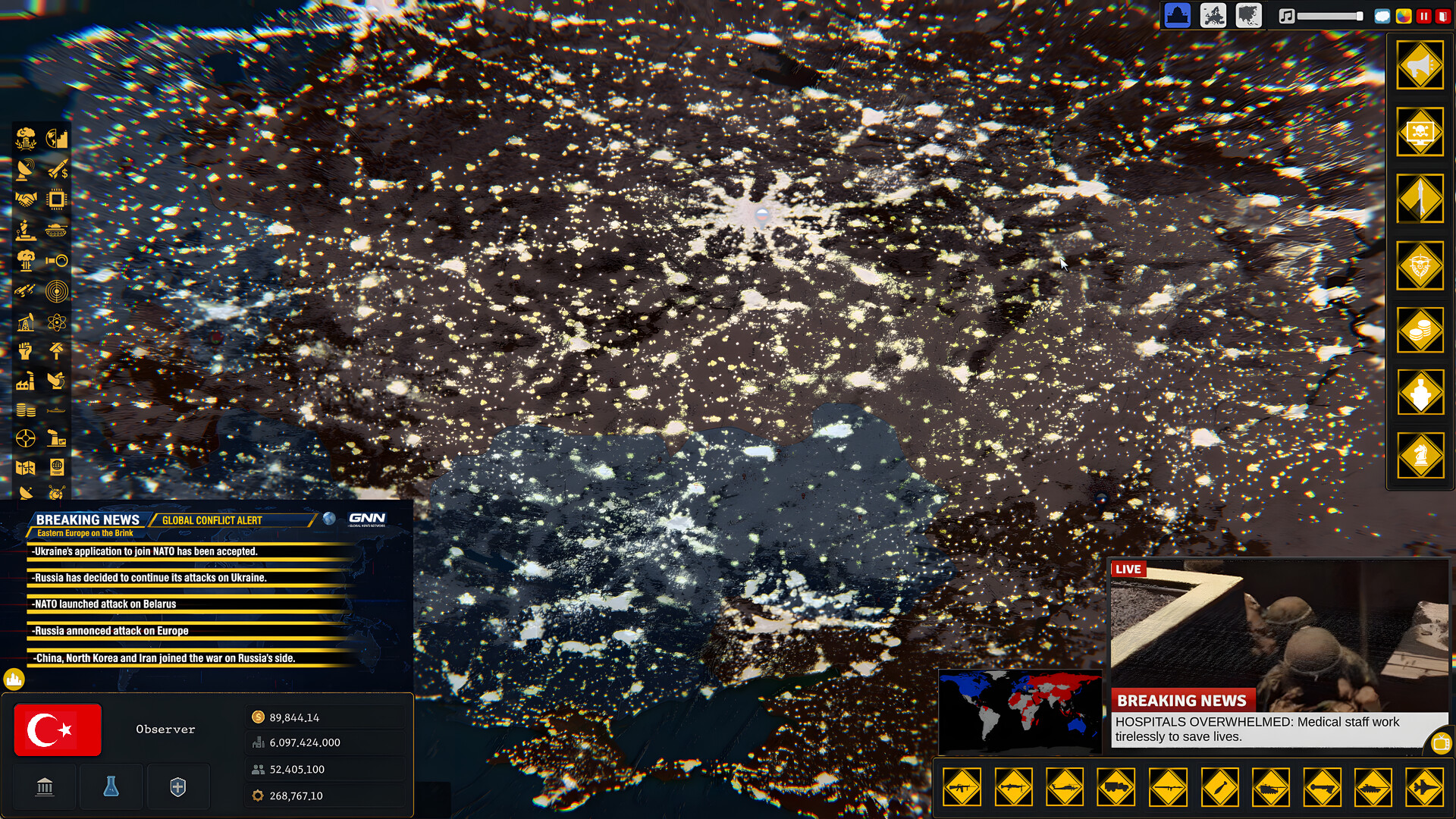Viewport: 1456px width, 819px height.
Task: Switch to the Europe map view
Action: (1213, 15)
